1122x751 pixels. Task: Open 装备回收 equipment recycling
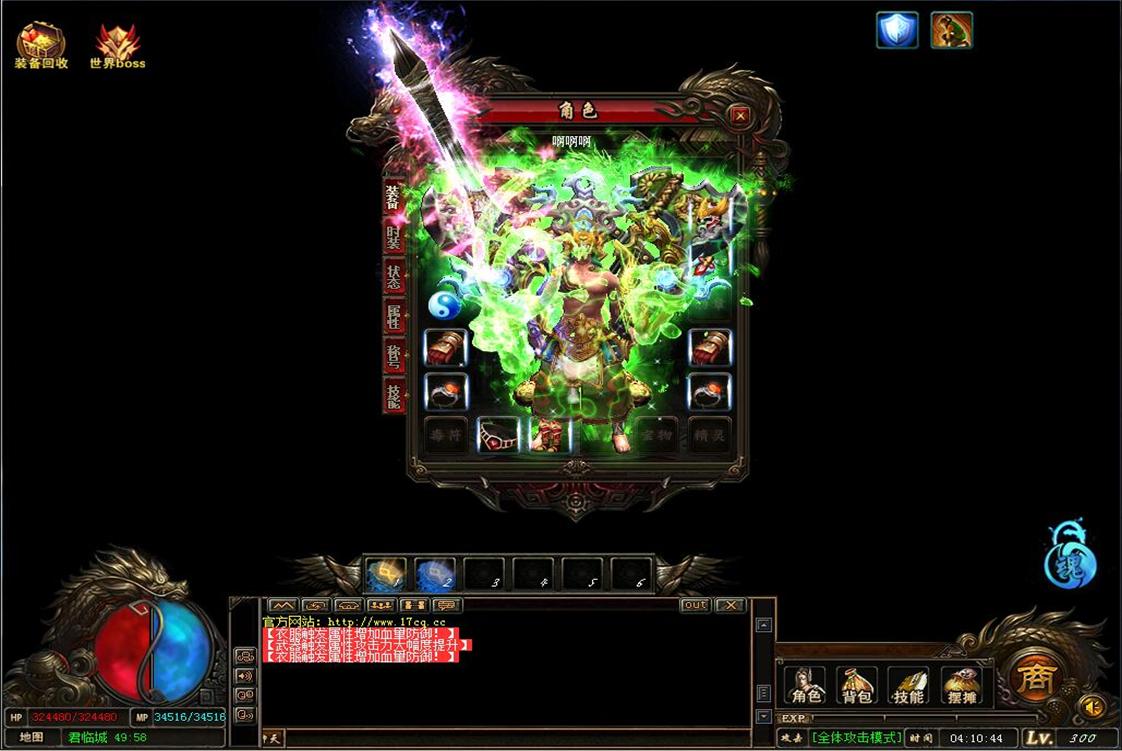coord(41,46)
